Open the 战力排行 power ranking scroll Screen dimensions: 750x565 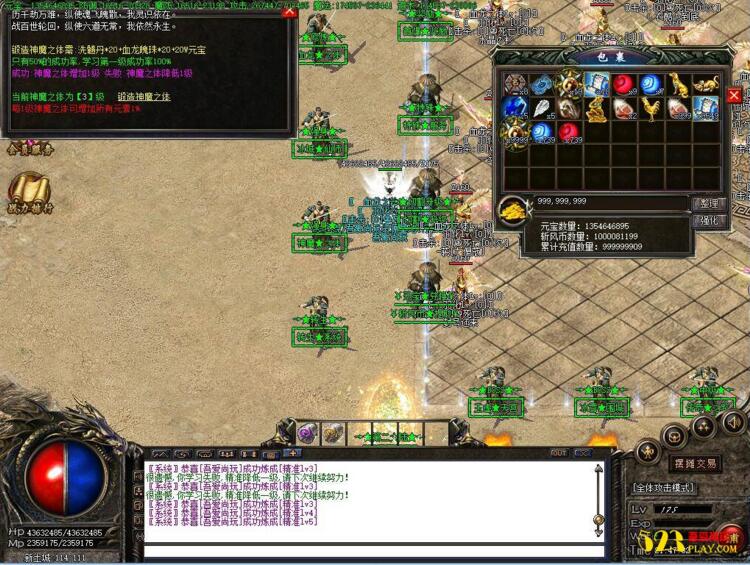coord(28,192)
